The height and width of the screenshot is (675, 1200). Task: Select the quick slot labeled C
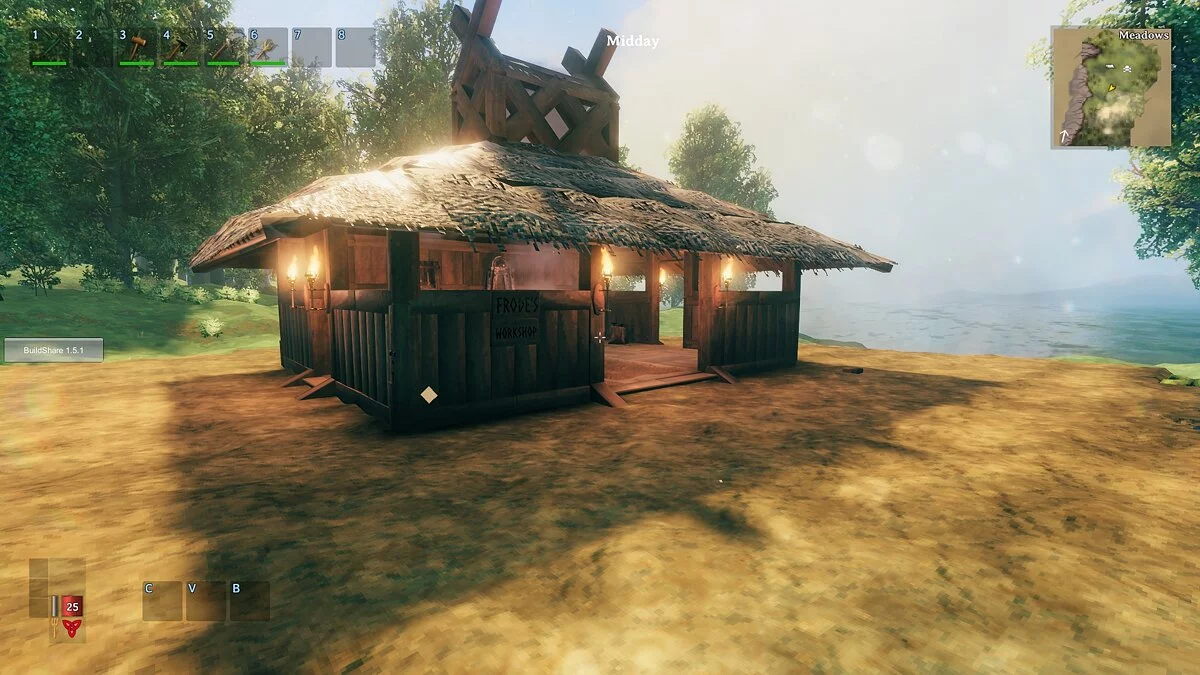[x=162, y=601]
